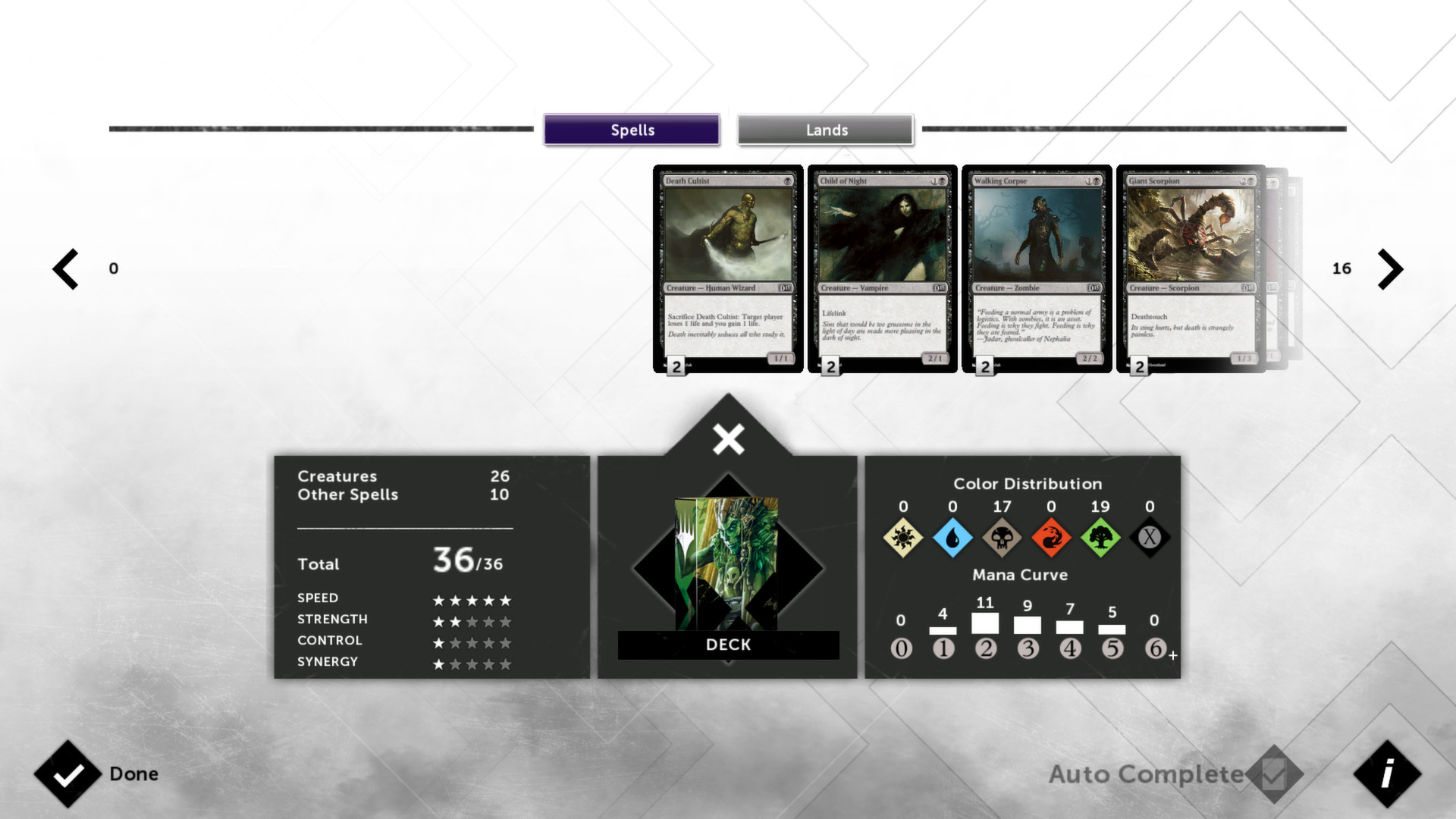
Task: Collapse back using the left arrow
Action: click(x=64, y=268)
